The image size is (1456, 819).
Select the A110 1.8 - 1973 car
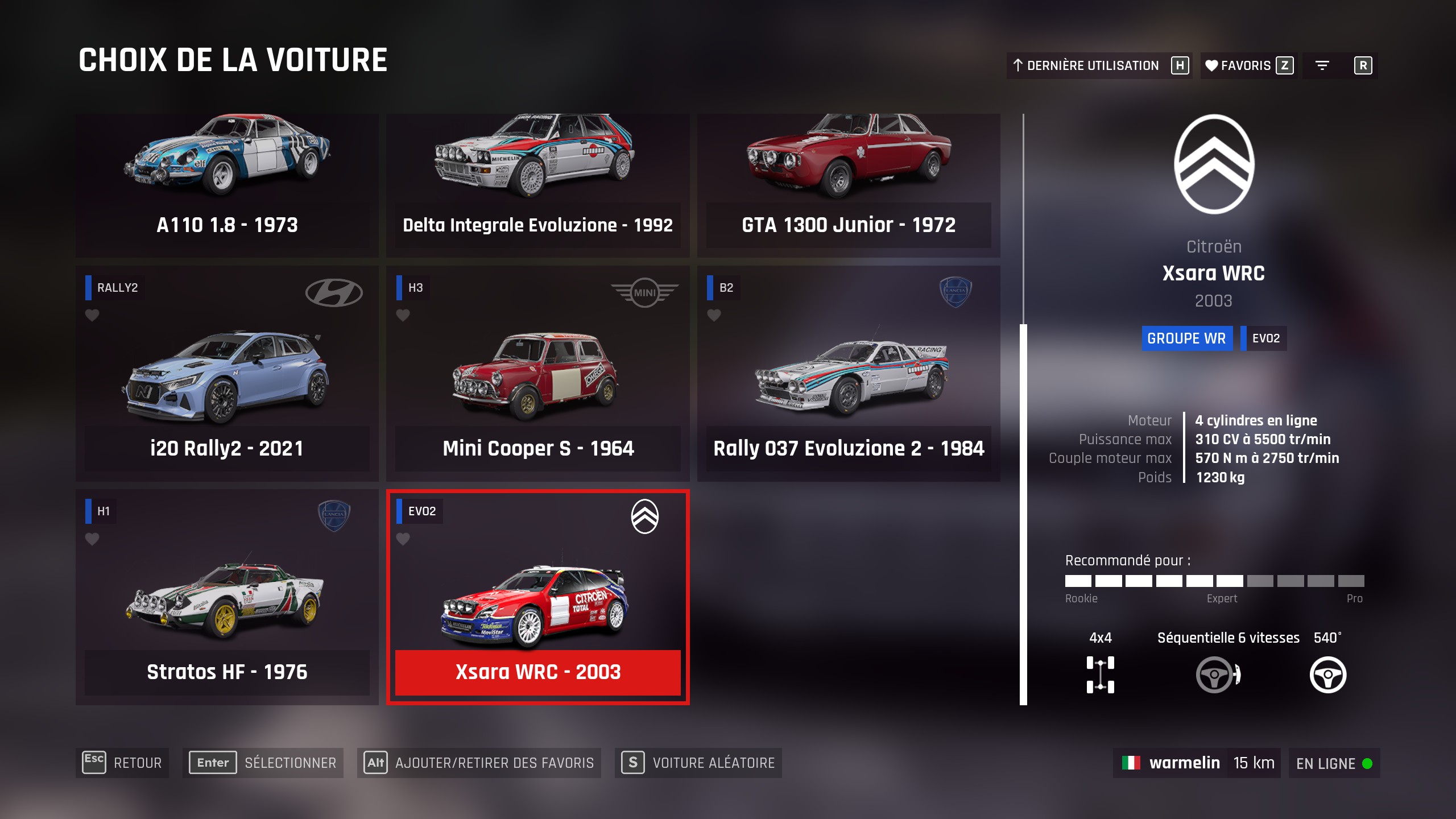(x=227, y=182)
